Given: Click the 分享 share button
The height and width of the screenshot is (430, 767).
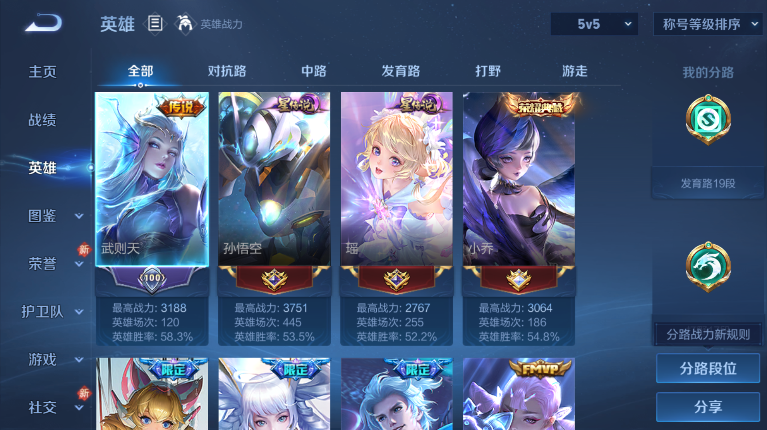Looking at the screenshot, I should tap(708, 407).
